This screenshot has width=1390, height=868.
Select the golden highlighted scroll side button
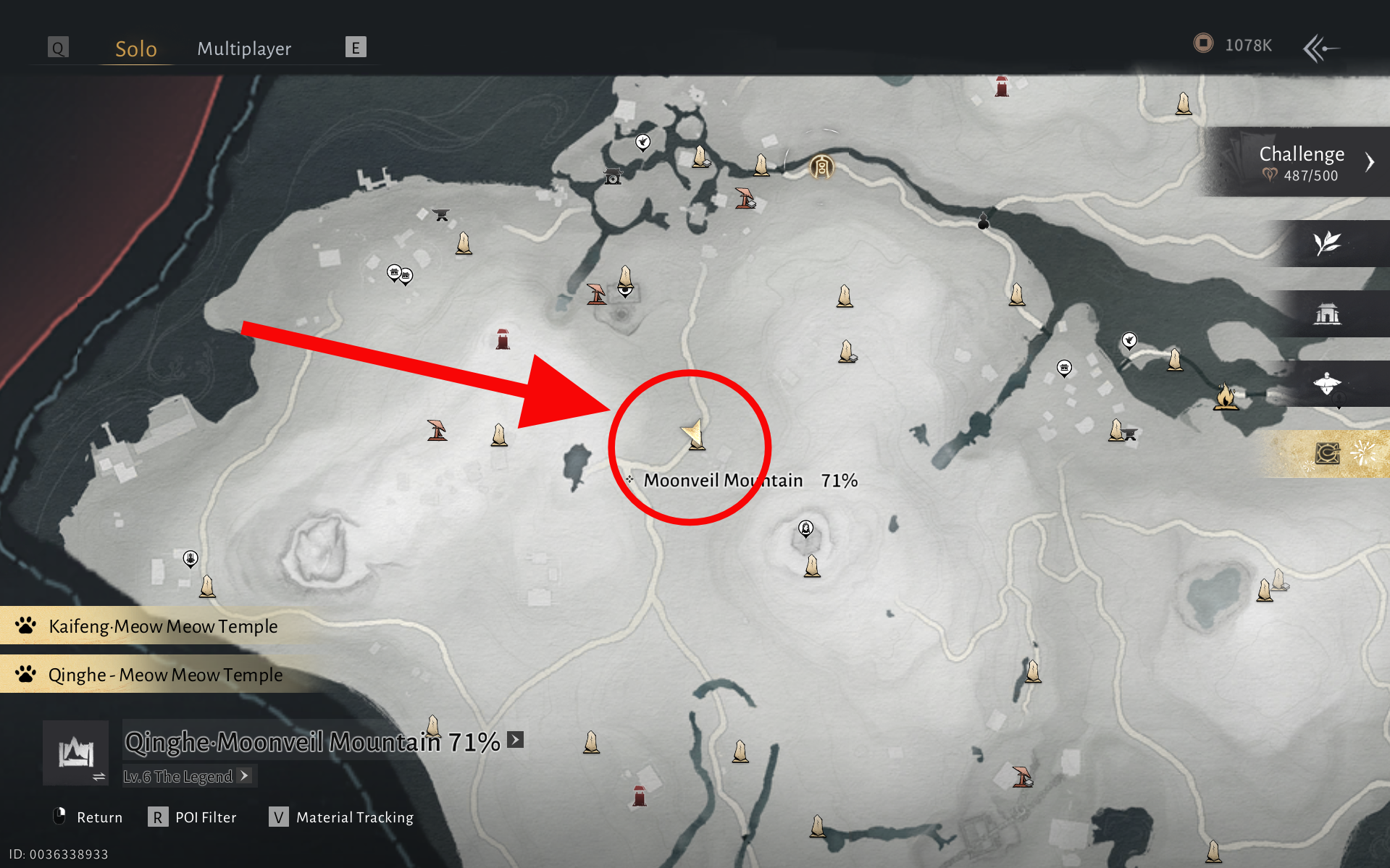pos(1327,454)
